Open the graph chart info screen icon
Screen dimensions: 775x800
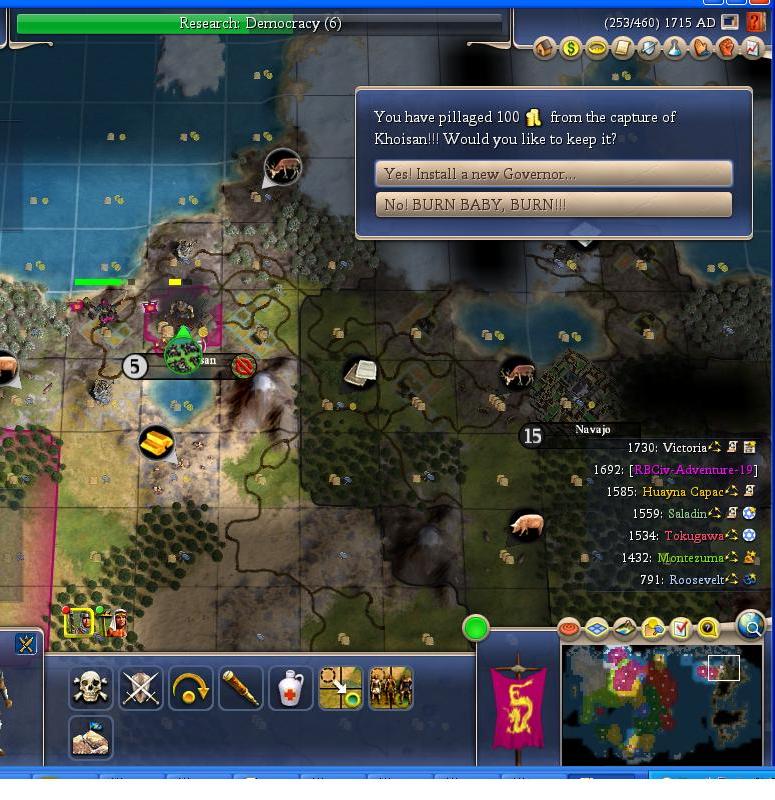point(753,48)
